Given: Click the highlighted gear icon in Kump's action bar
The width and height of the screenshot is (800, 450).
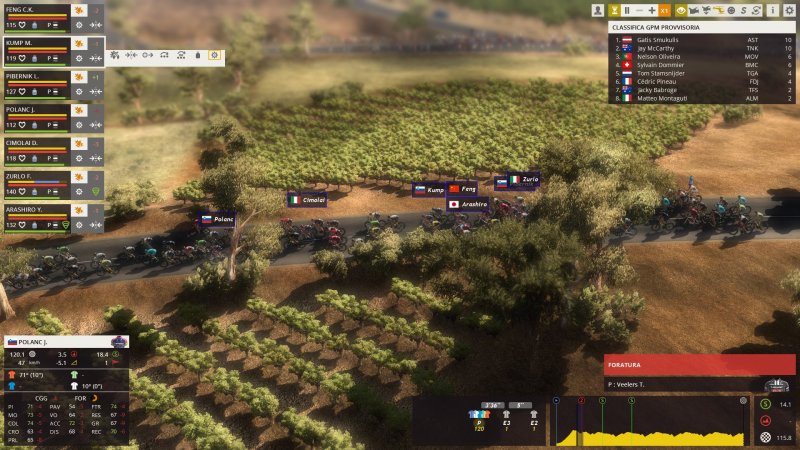Looking at the screenshot, I should pyautogui.click(x=213, y=56).
